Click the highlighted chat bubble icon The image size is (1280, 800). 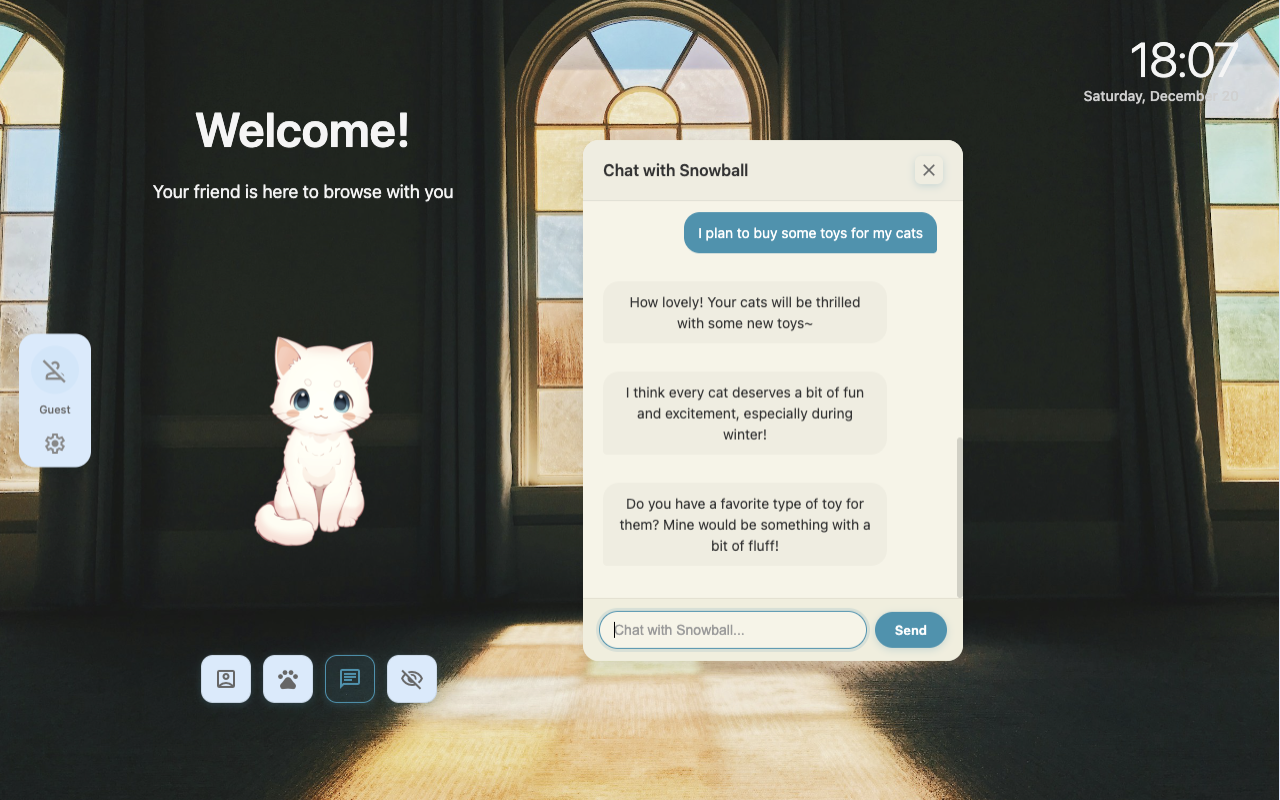point(349,678)
